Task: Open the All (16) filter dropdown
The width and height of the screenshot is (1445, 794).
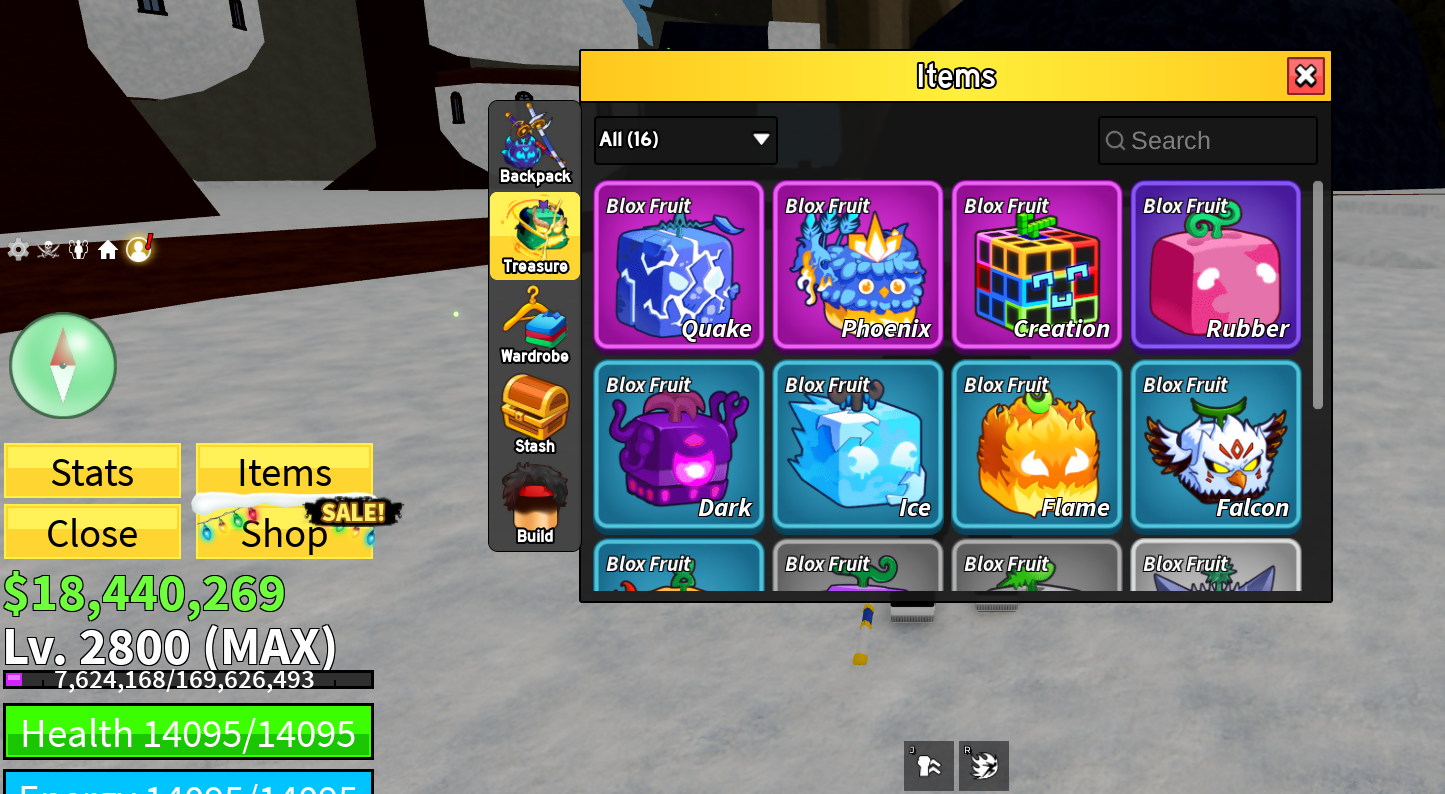Action: point(684,140)
